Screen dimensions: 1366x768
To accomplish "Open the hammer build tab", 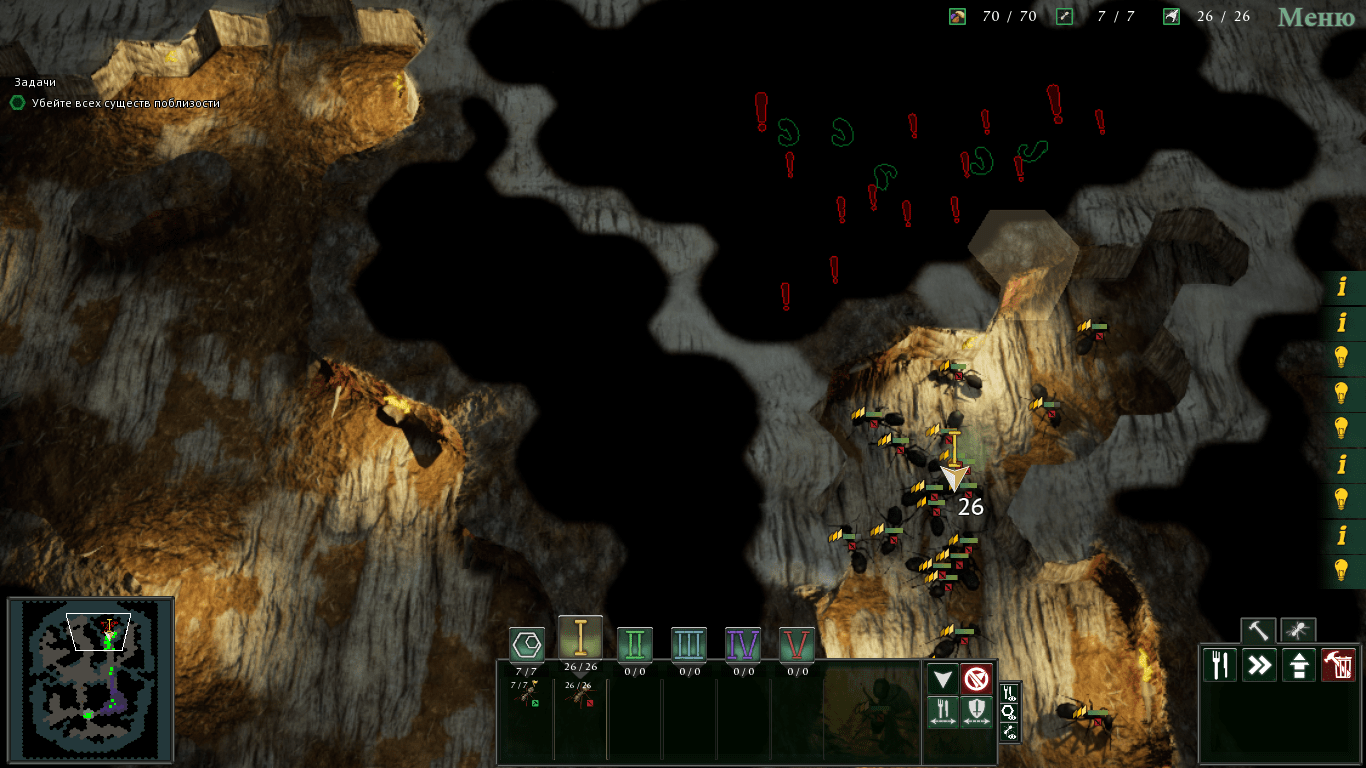I will tap(1258, 631).
